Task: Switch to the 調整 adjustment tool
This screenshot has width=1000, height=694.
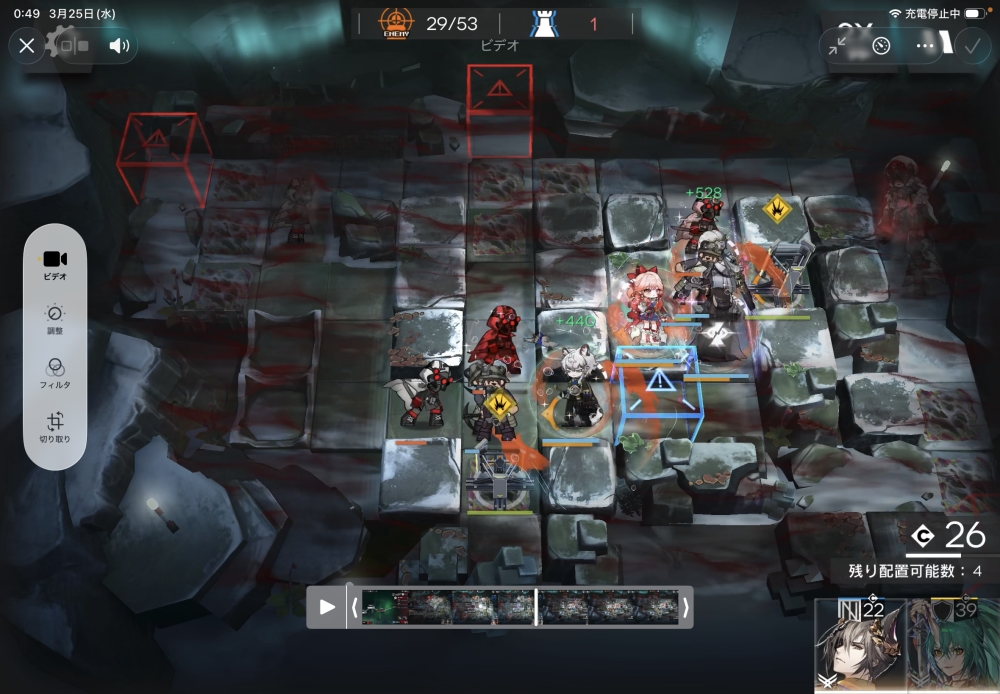Action: (x=55, y=320)
